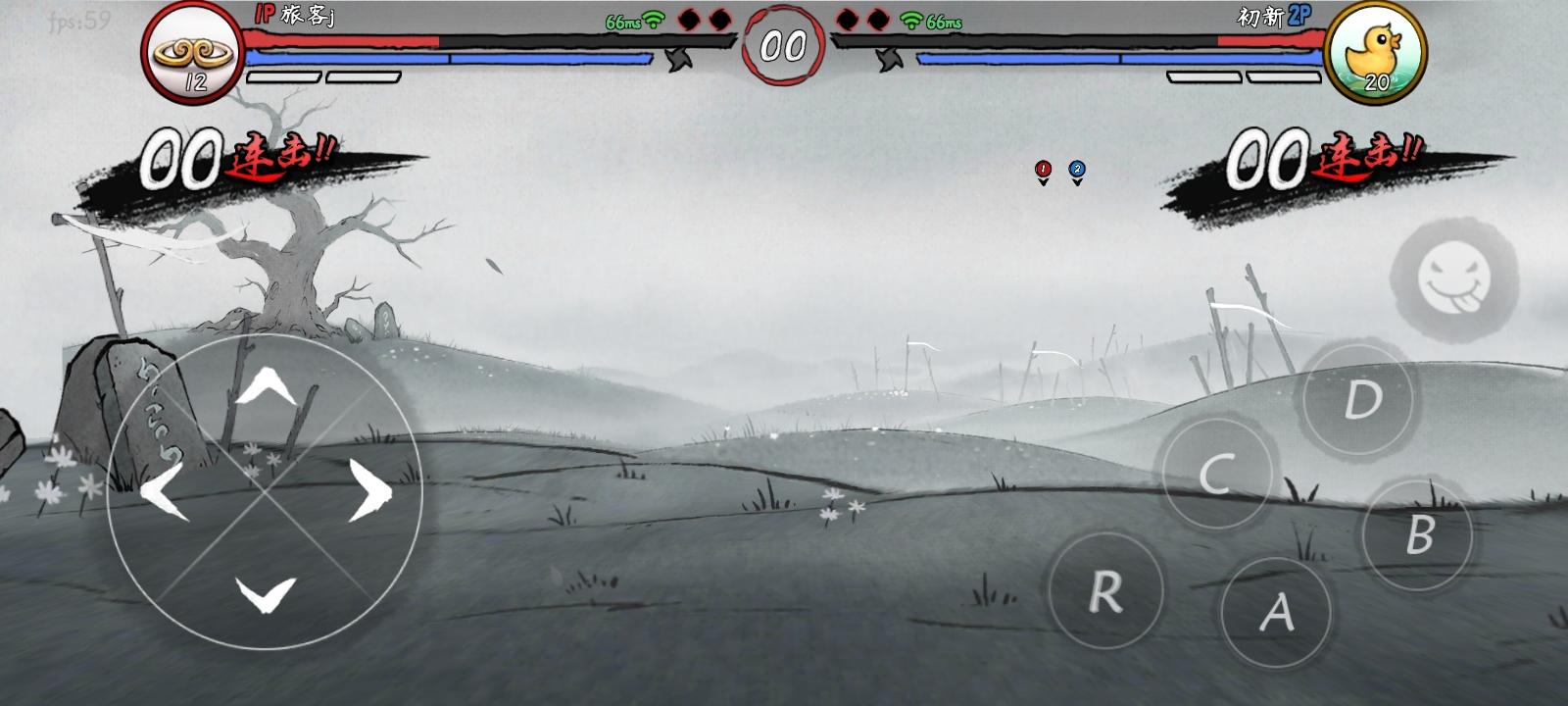This screenshot has height=706, width=1568.
Task: Tap player 1's mustache avatar portrait
Action: tap(192, 52)
